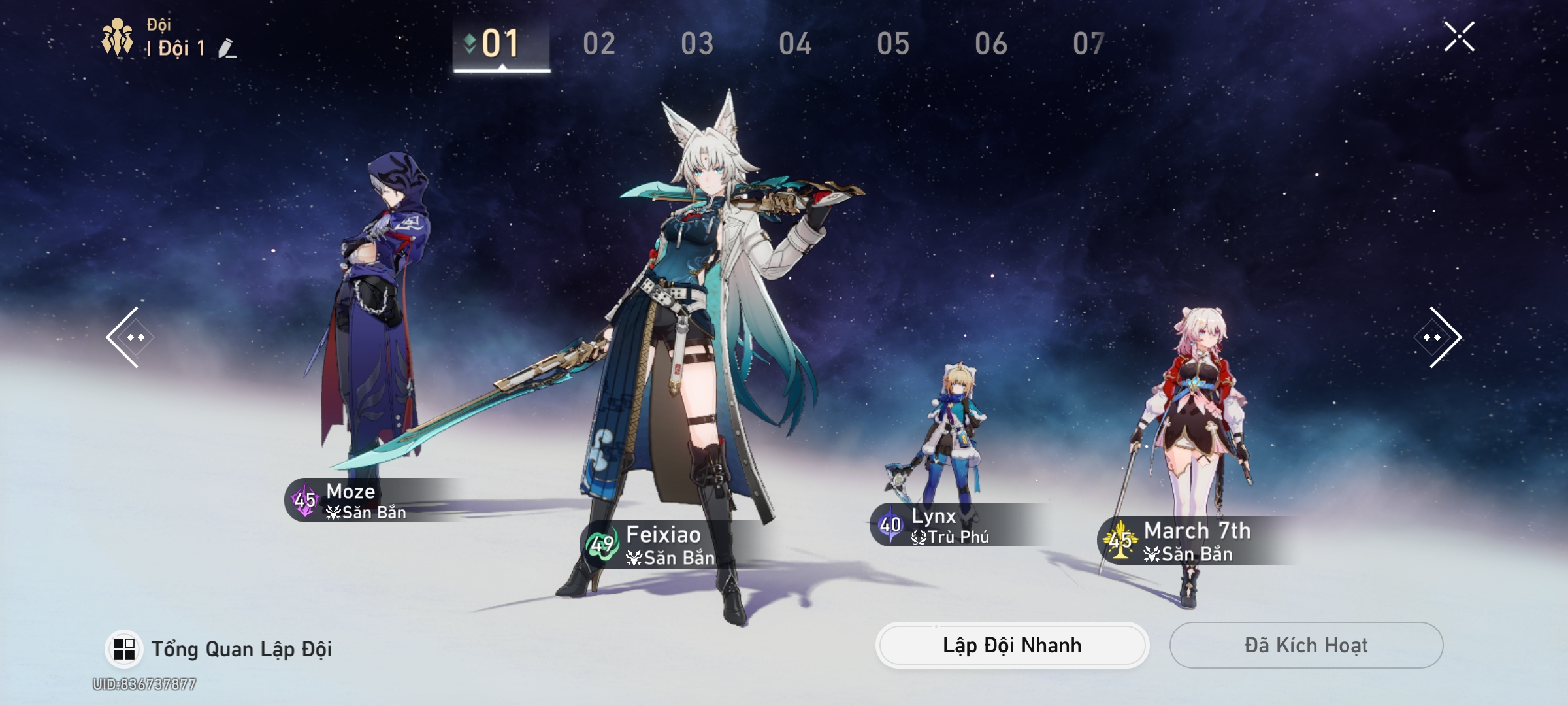Show the previous team with left arrow
The width and height of the screenshot is (1568, 706).
click(127, 337)
